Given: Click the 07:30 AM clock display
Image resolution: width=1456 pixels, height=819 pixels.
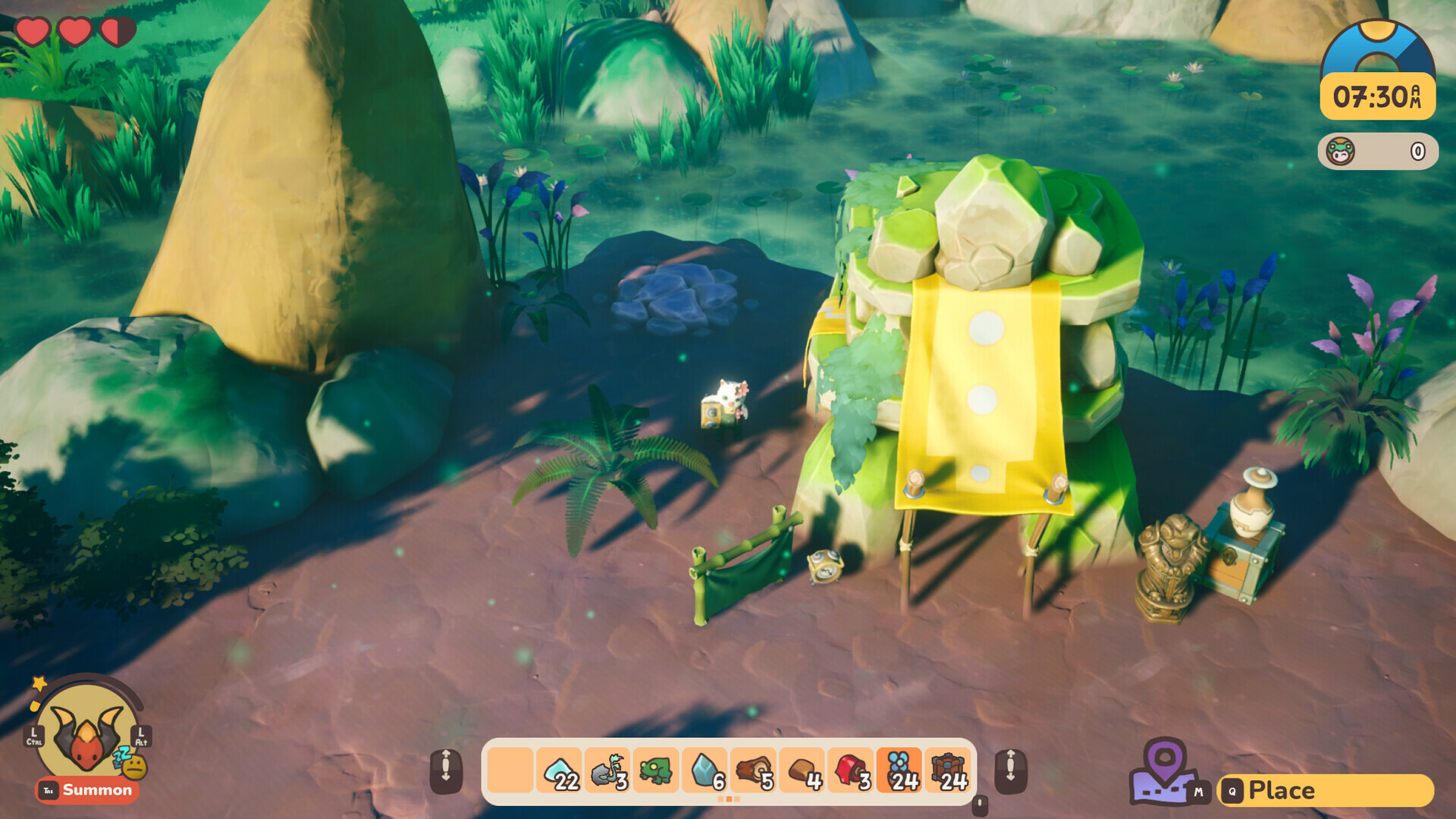Looking at the screenshot, I should tap(1379, 94).
